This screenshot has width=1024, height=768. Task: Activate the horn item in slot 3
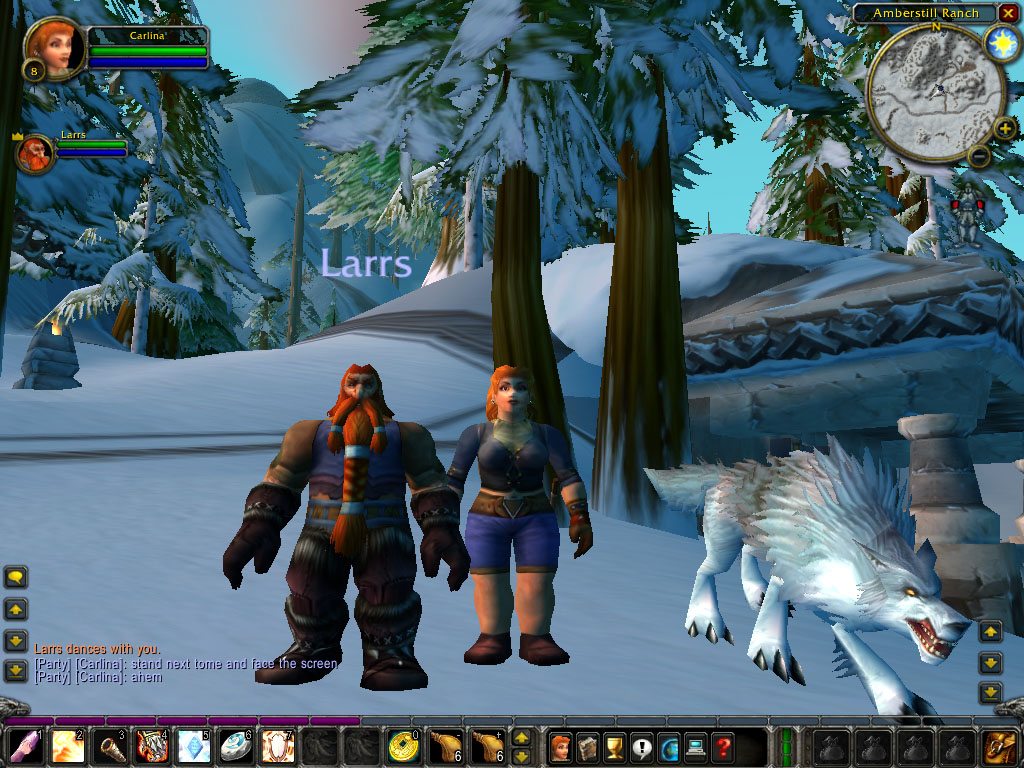pos(109,747)
